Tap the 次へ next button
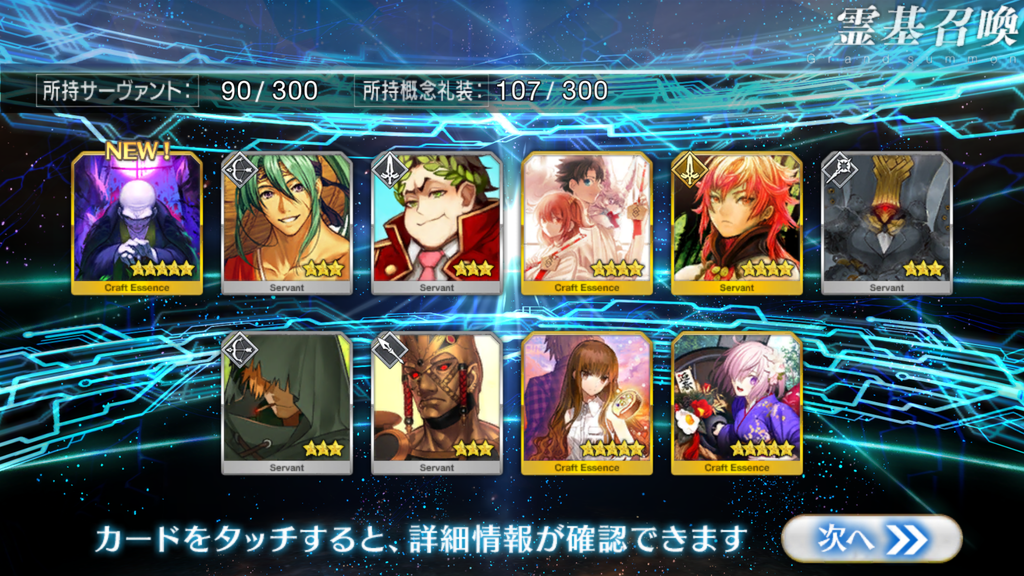1024x576 pixels. pos(871,539)
